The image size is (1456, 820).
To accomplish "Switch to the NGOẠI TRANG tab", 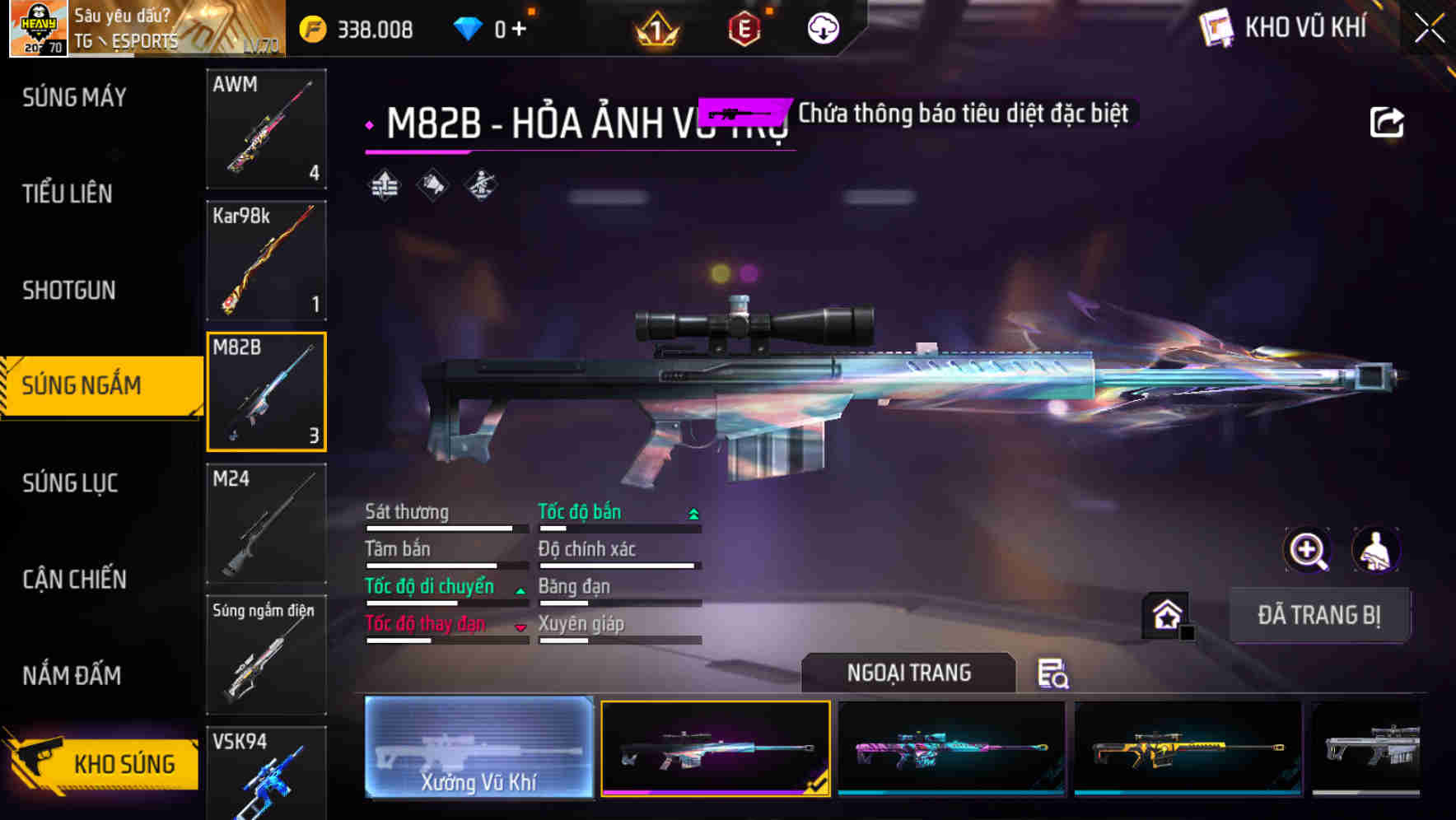I will coord(908,673).
